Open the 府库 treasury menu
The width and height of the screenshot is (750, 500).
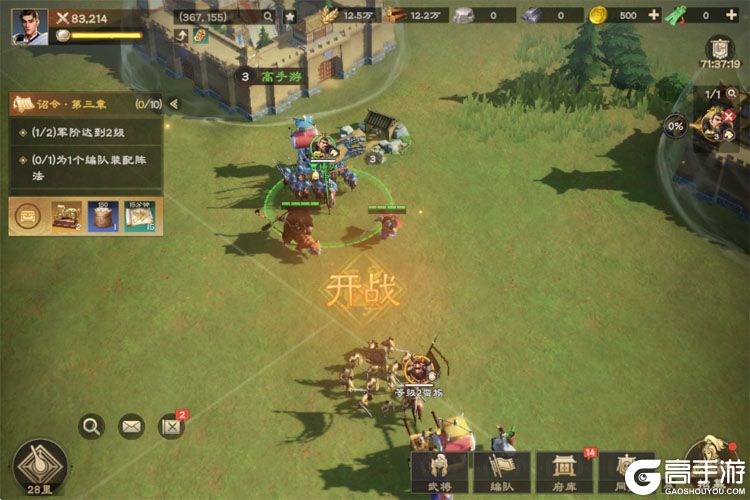[563, 472]
